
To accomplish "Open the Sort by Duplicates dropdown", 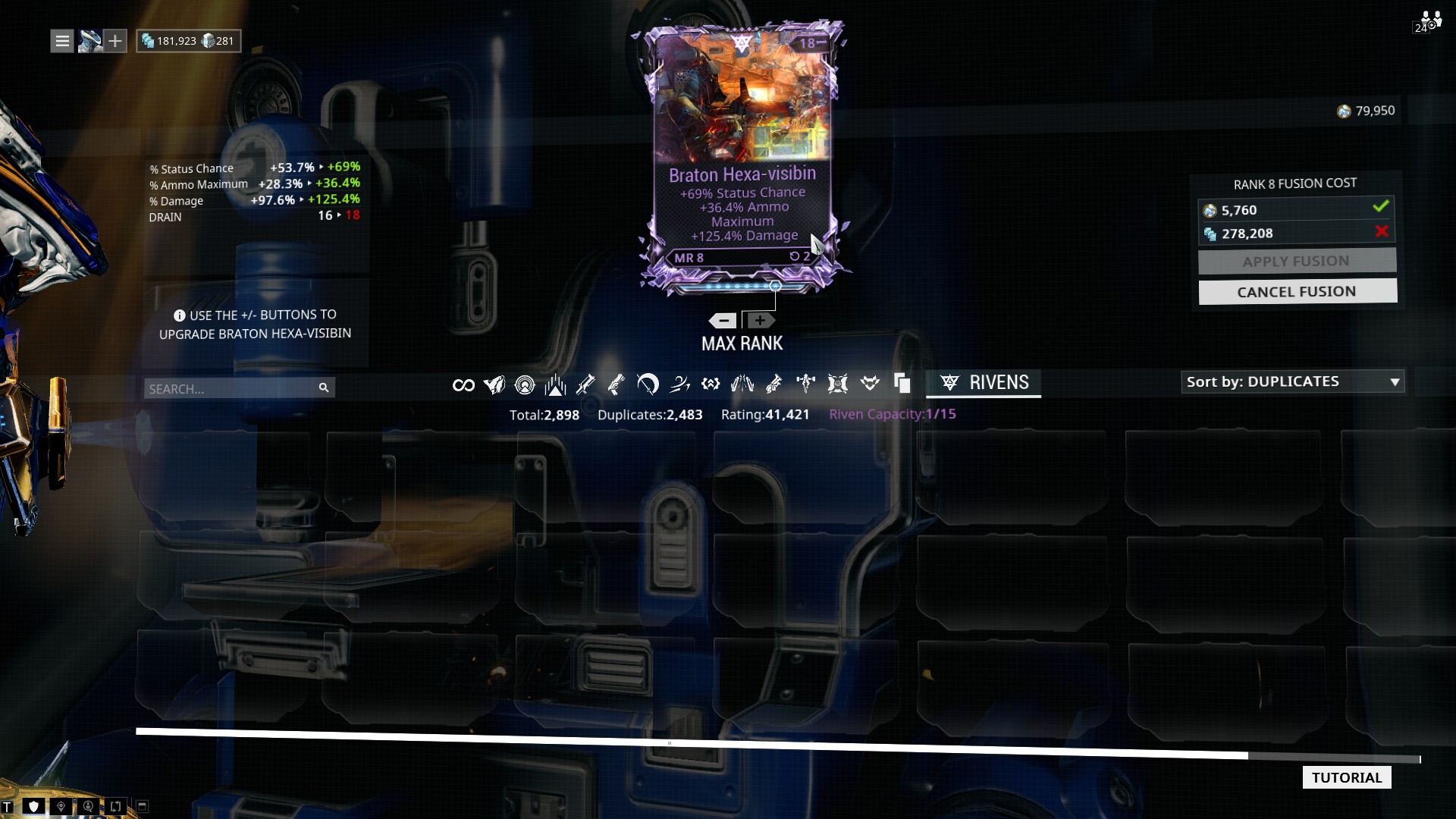I will 1292,381.
